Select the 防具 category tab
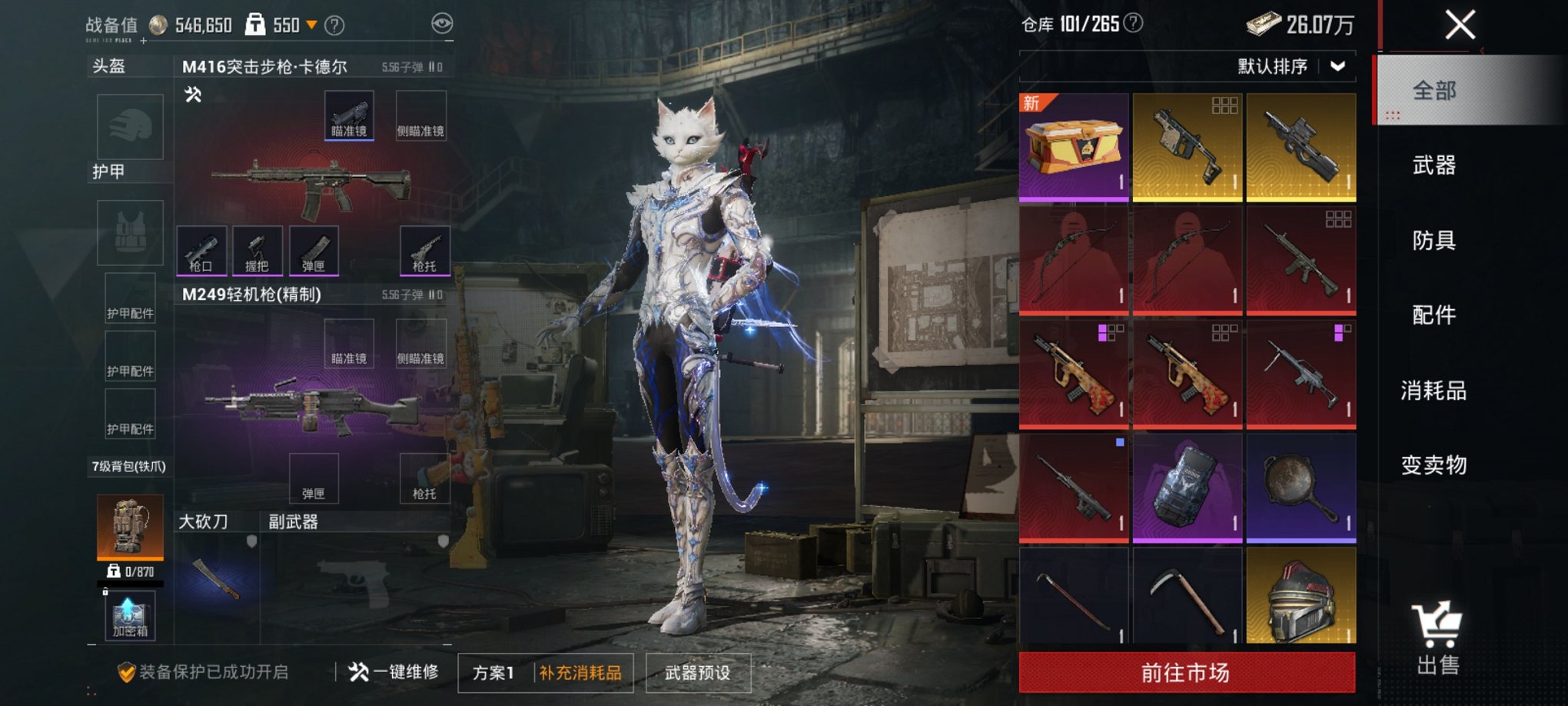This screenshot has height=706, width=1568. point(1434,241)
